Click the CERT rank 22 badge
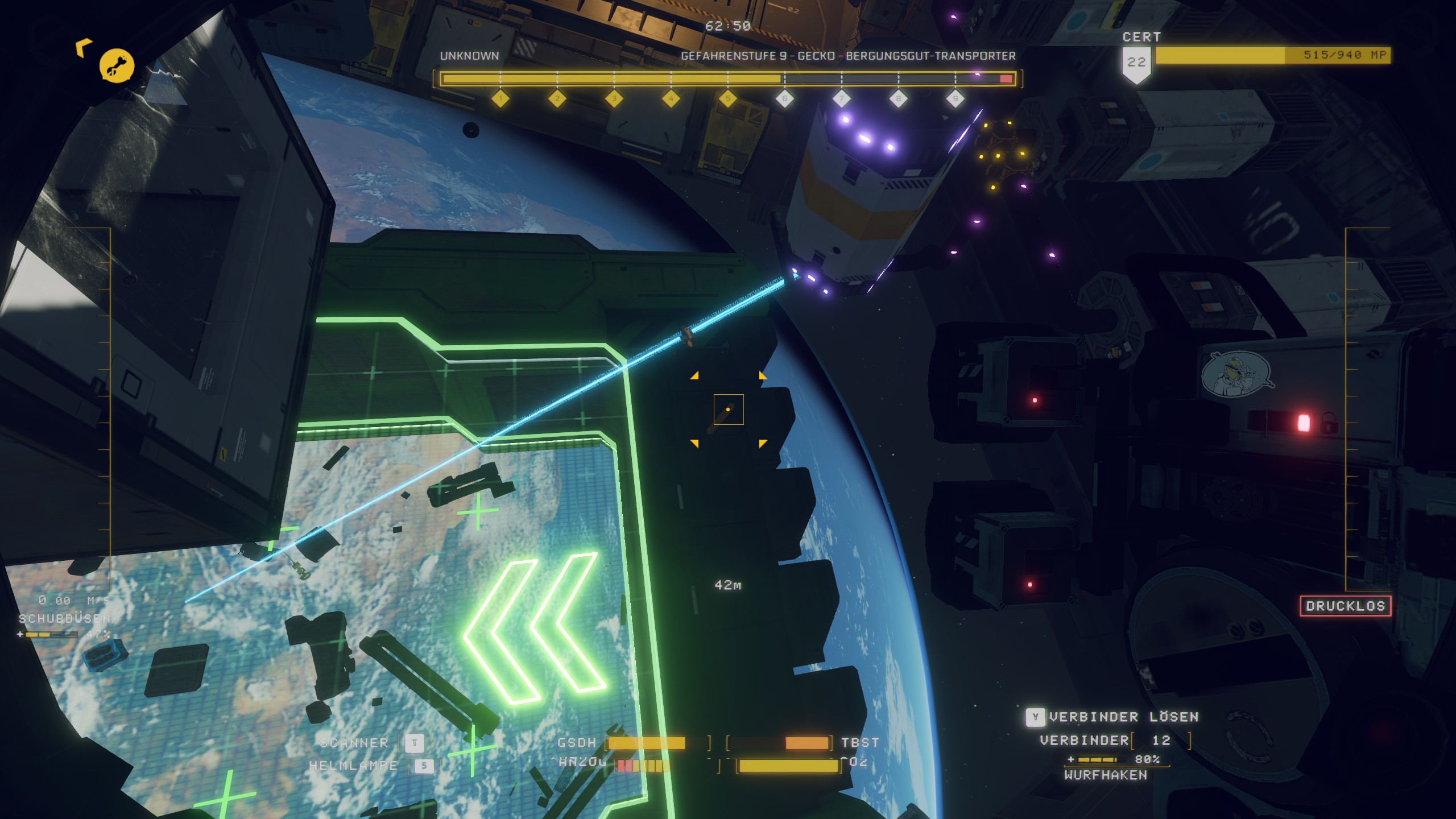Image resolution: width=1456 pixels, height=819 pixels. (1136, 64)
